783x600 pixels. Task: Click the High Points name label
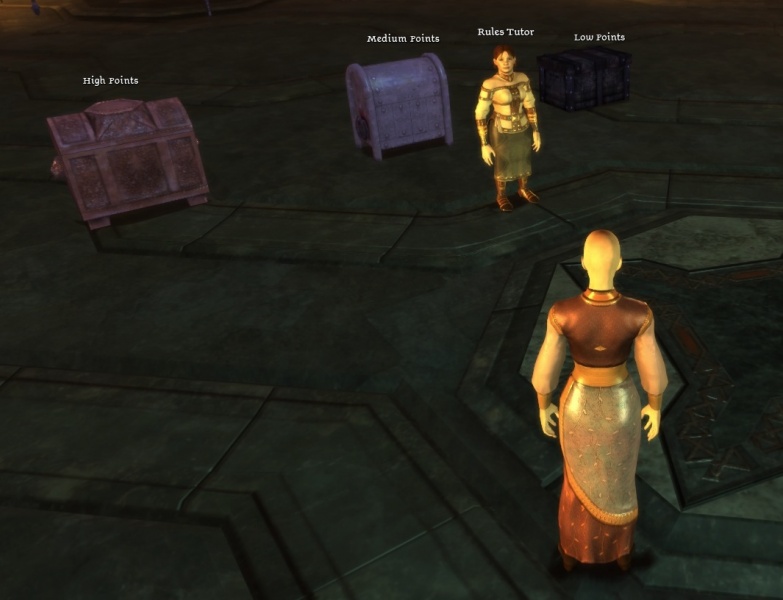[x=110, y=81]
